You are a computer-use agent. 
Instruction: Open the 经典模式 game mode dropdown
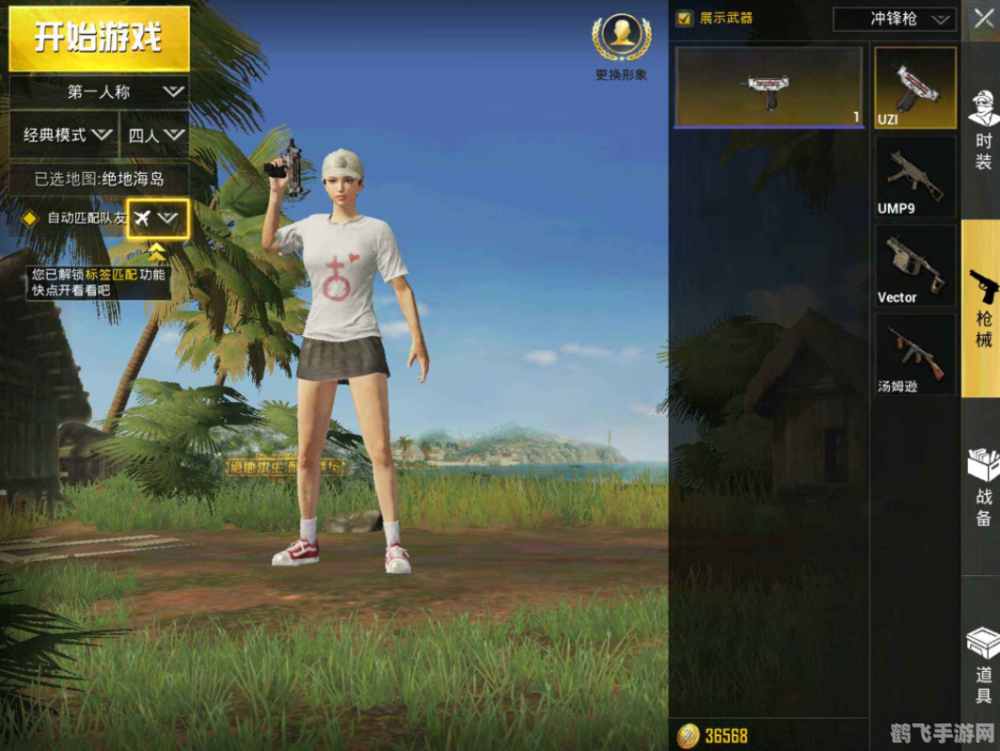66,134
